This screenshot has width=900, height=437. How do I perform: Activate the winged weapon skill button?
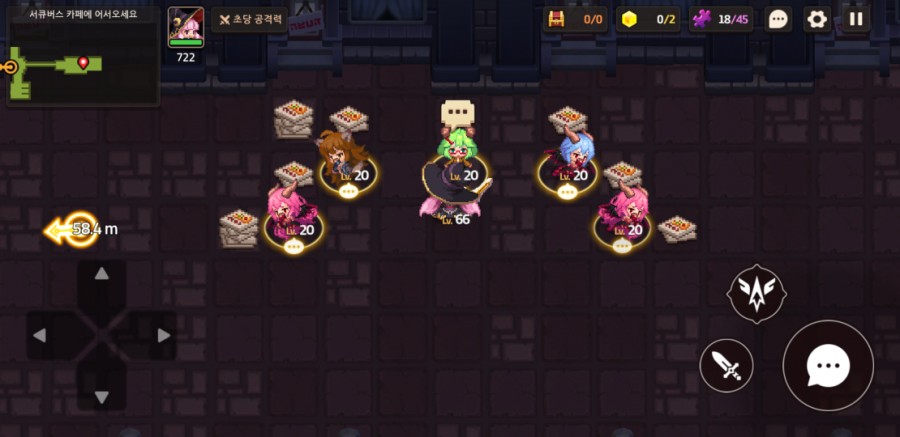(756, 293)
